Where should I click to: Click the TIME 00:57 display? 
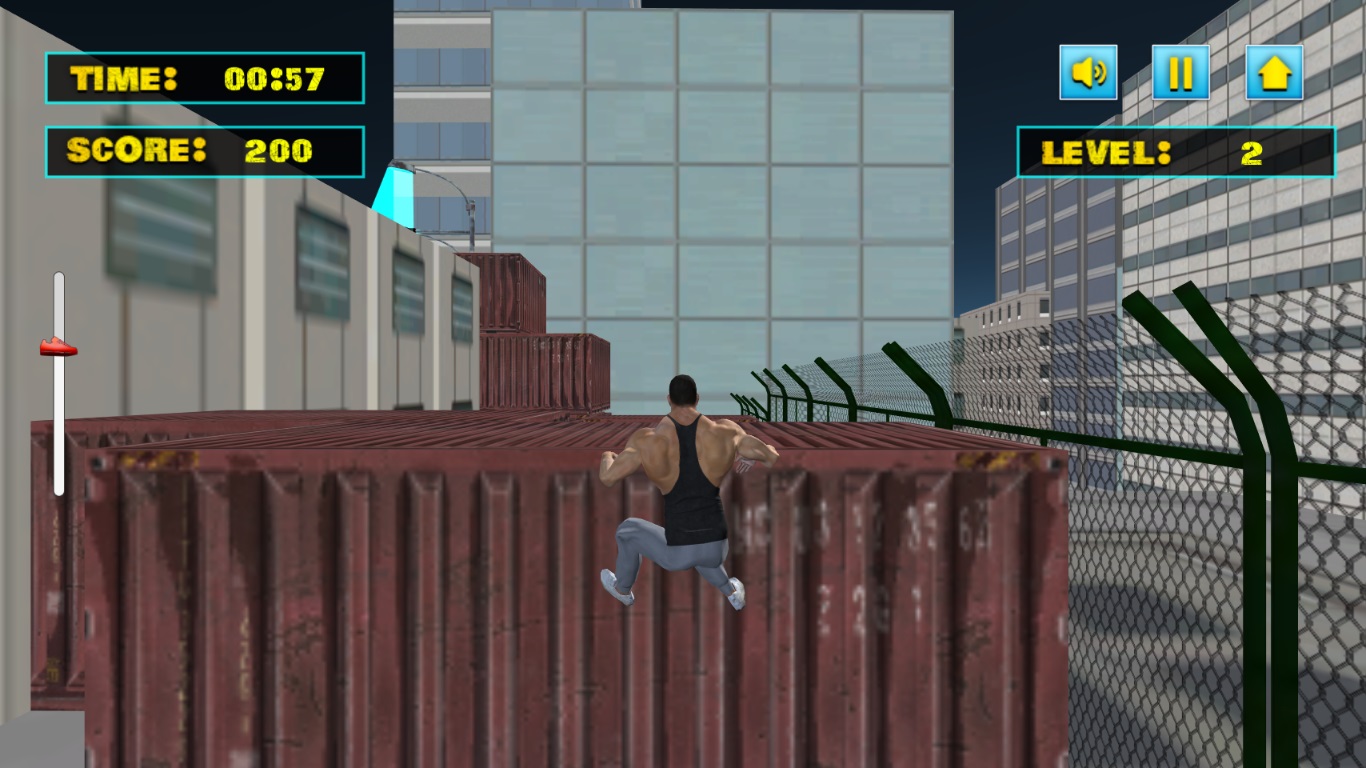point(203,78)
